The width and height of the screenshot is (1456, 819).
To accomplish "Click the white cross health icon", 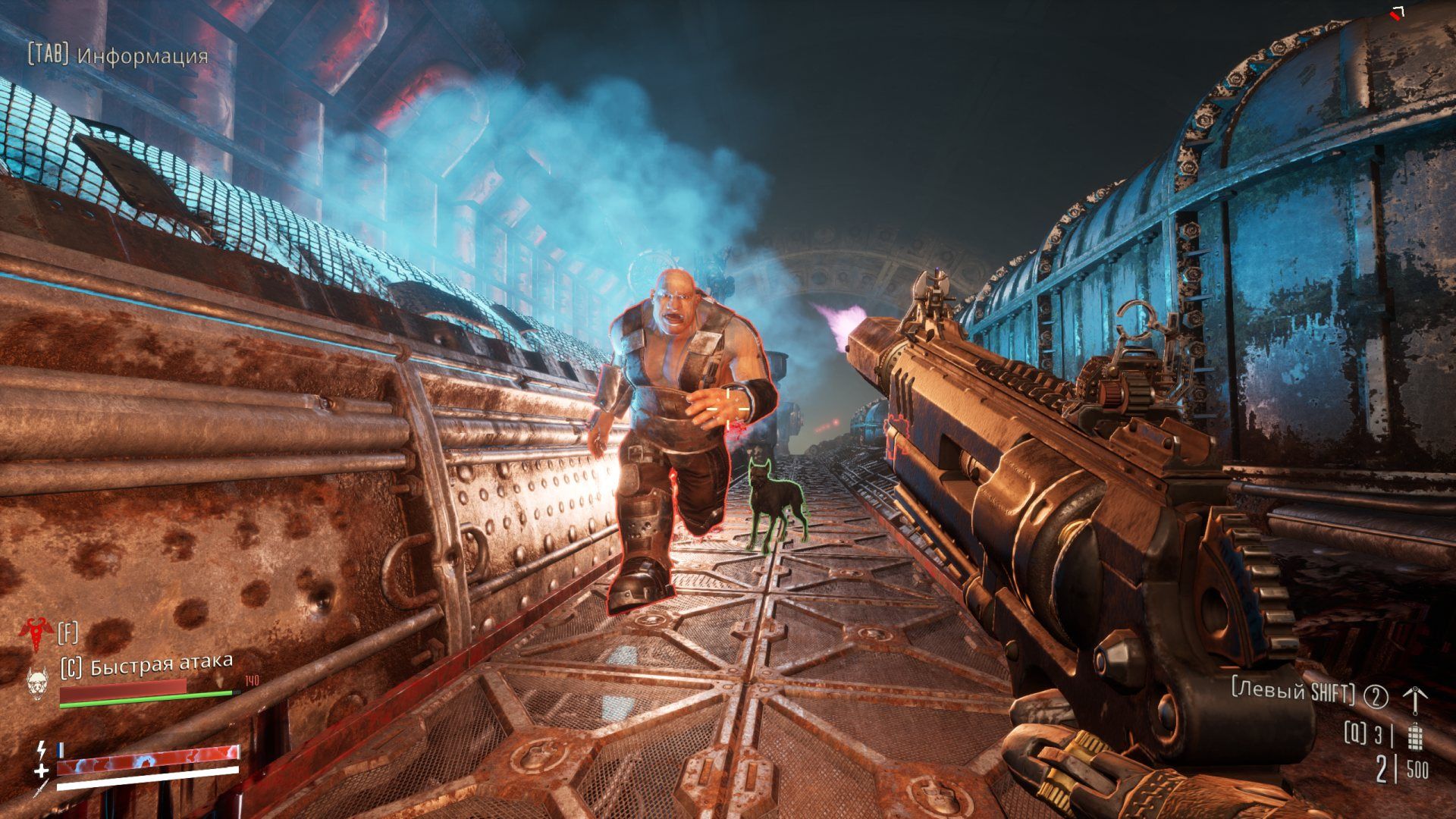I will click(x=41, y=770).
